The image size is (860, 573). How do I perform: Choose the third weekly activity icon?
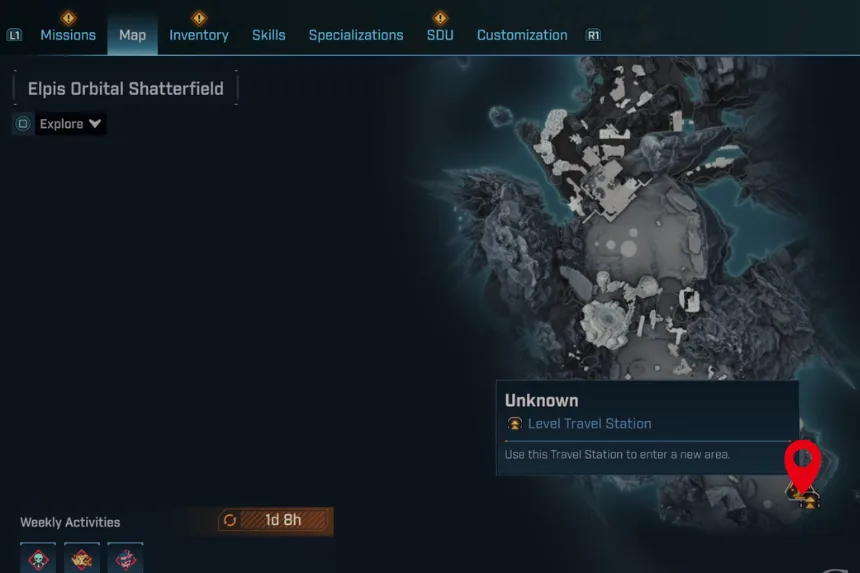pyautogui.click(x=126, y=559)
